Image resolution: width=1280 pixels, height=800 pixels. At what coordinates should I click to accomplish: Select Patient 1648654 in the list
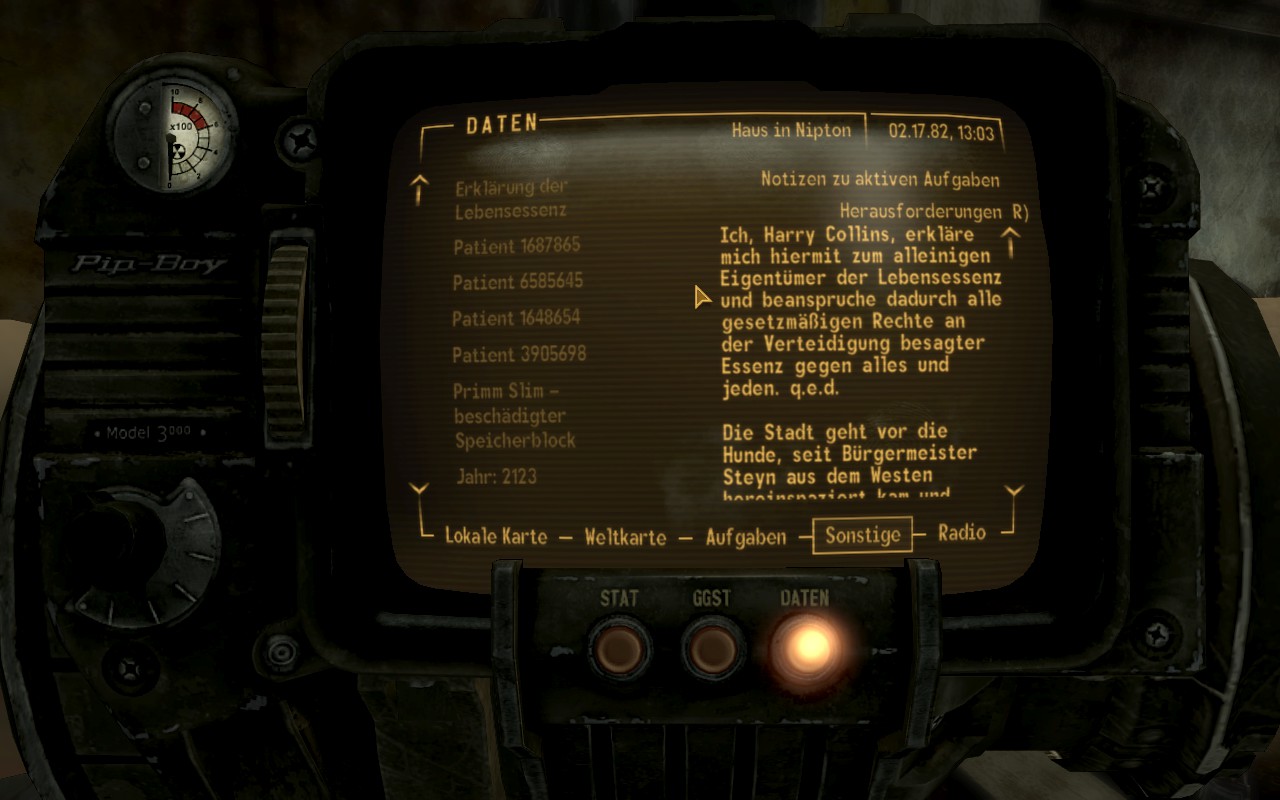coord(516,318)
